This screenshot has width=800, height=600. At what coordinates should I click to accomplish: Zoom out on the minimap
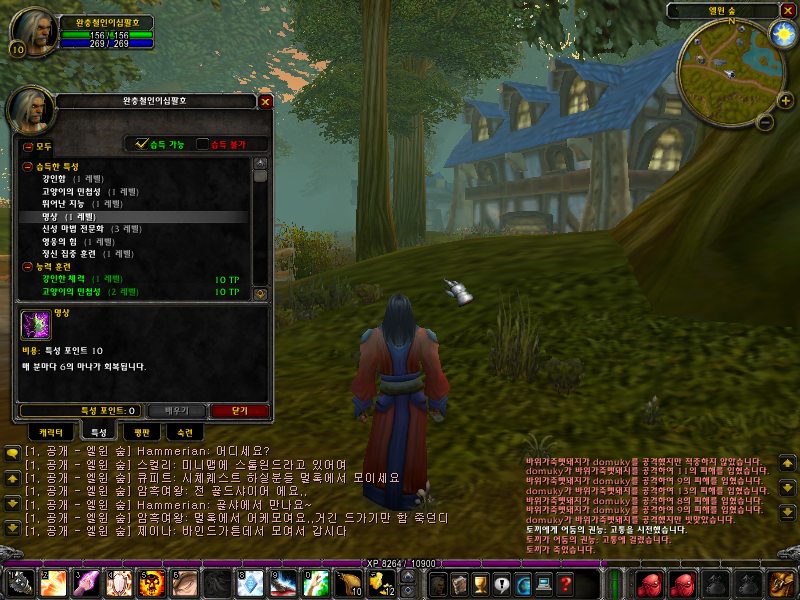coord(762,123)
